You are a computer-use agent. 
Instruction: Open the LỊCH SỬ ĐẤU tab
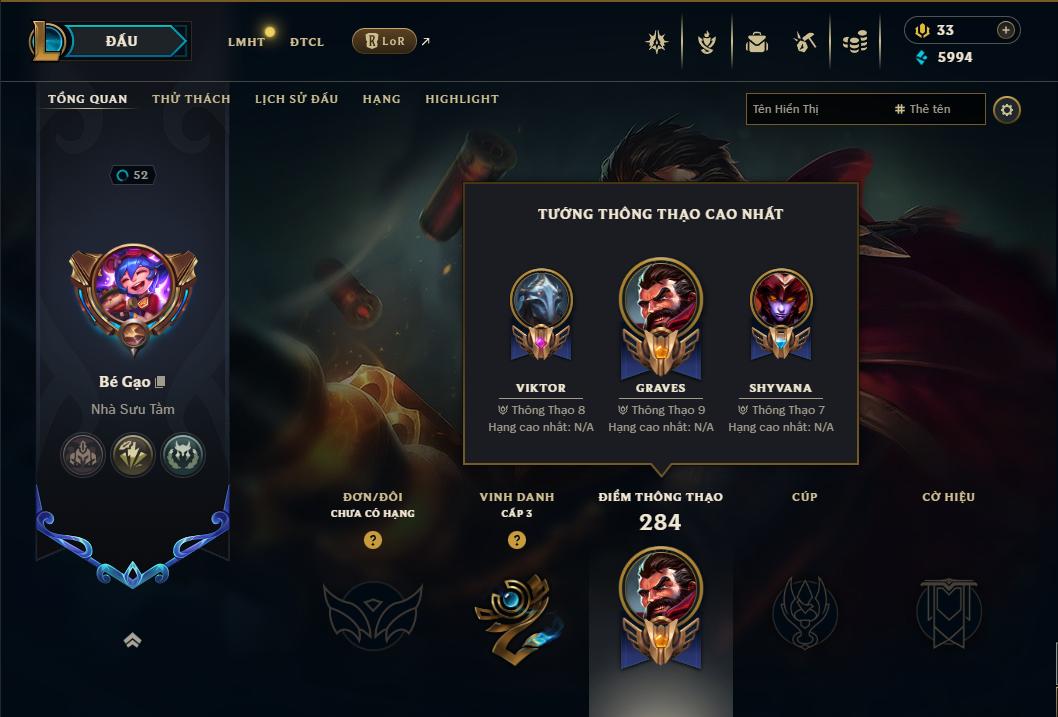coord(296,99)
